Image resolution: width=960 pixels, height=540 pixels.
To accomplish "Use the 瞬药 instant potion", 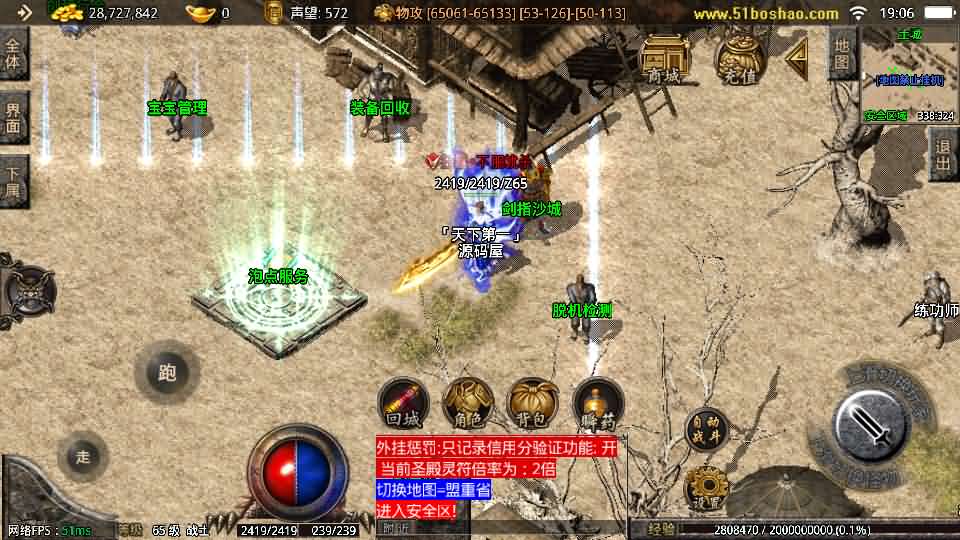I will coord(598,405).
